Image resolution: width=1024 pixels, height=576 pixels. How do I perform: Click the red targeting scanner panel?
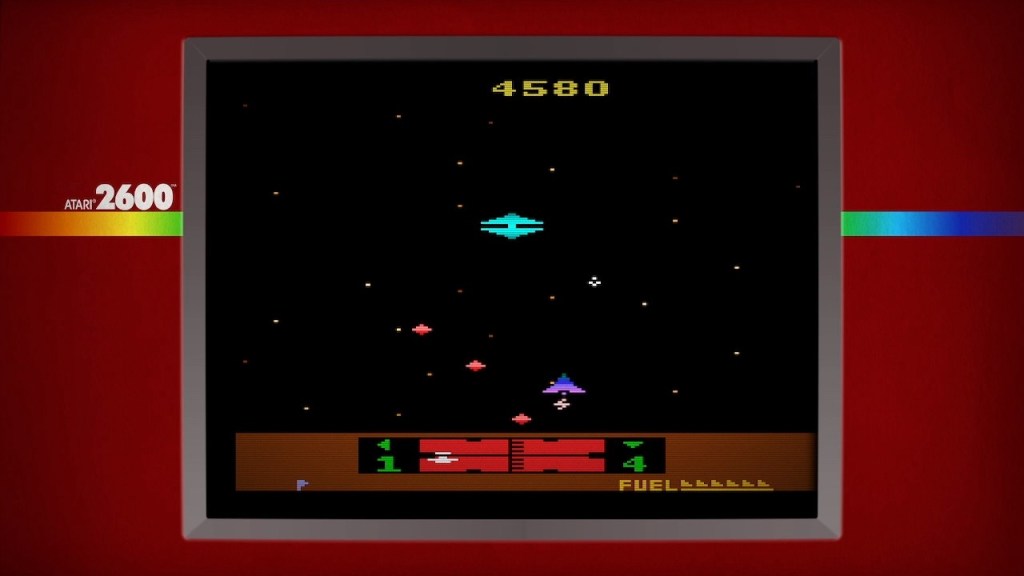511,455
